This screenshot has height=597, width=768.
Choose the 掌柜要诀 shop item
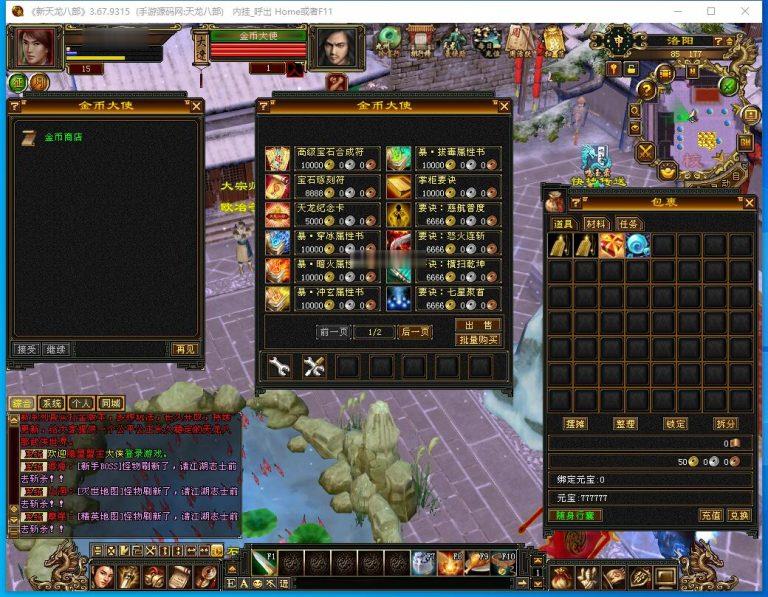(398, 187)
